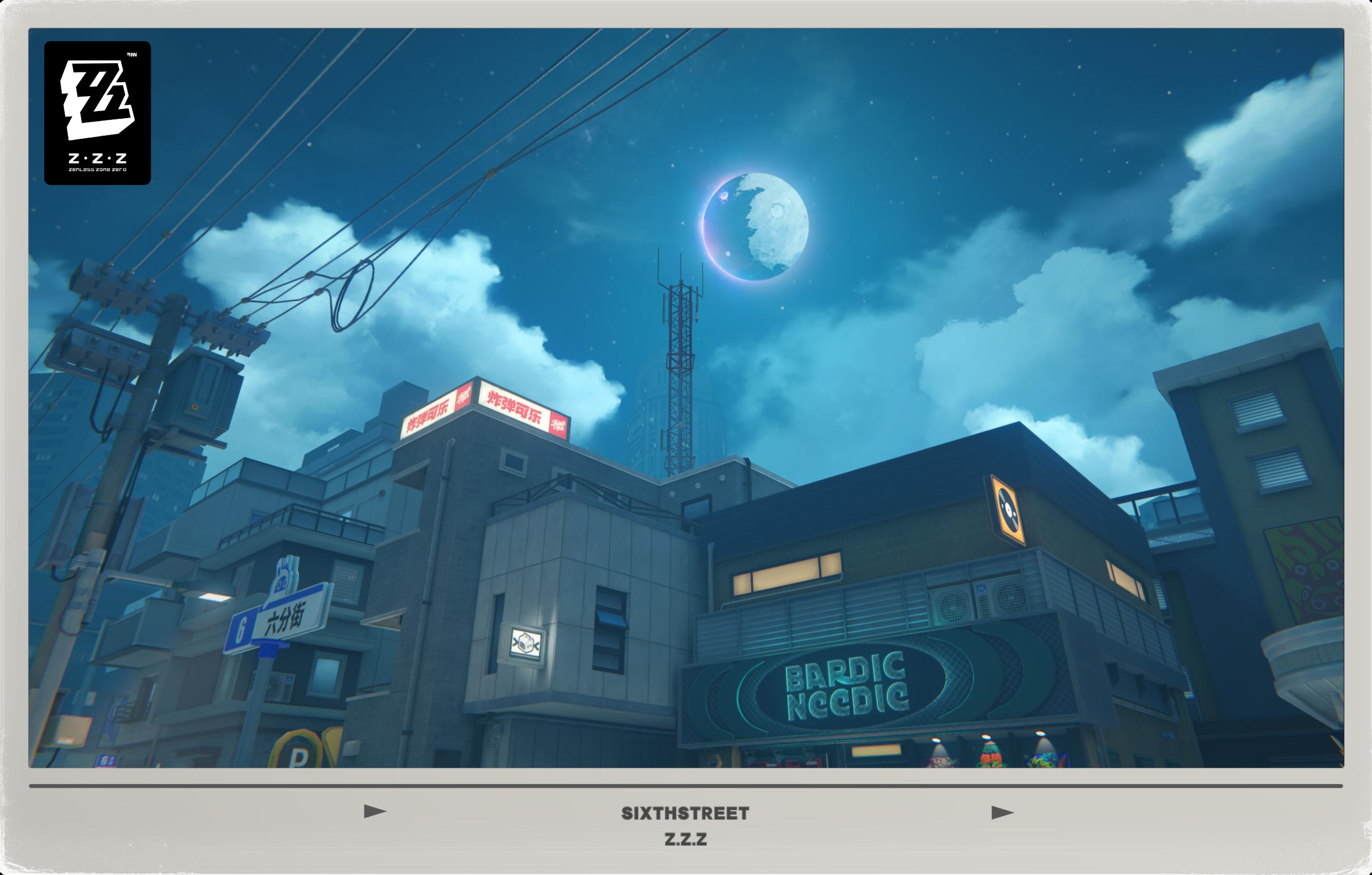Click the small TM mark on the logo badge

[x=132, y=55]
